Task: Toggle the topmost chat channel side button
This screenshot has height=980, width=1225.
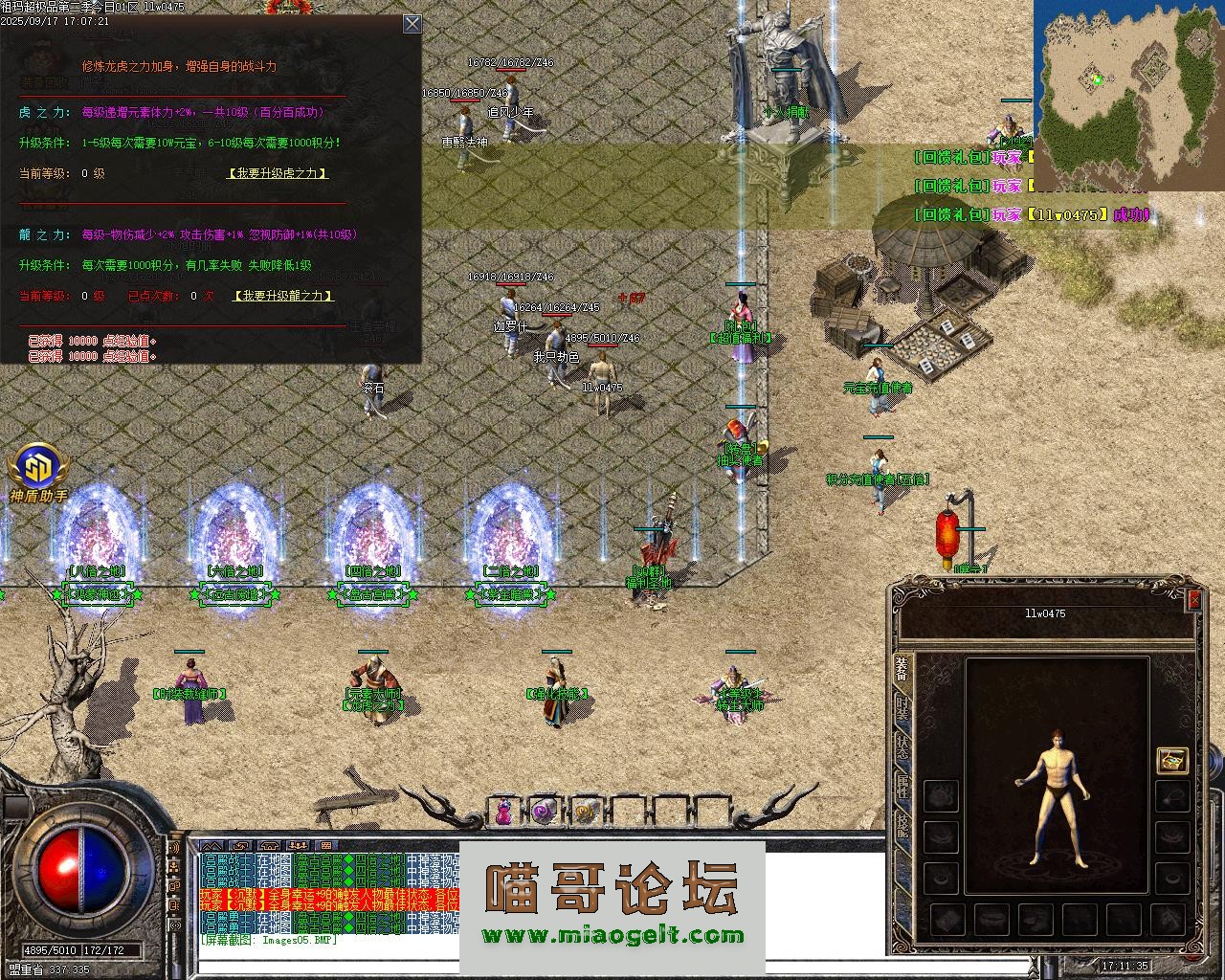Action: pyautogui.click(x=174, y=848)
